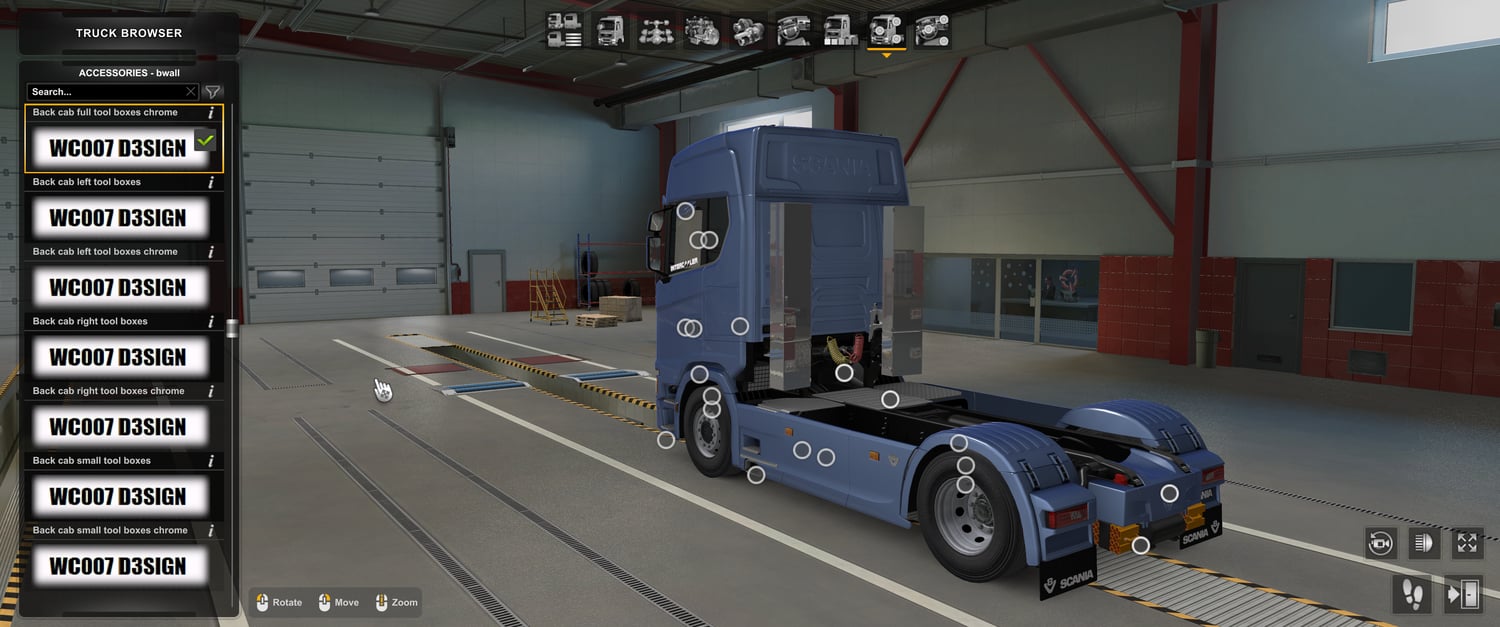Open the transmission gearbox tab
The width and height of the screenshot is (1500, 627).
748,31
